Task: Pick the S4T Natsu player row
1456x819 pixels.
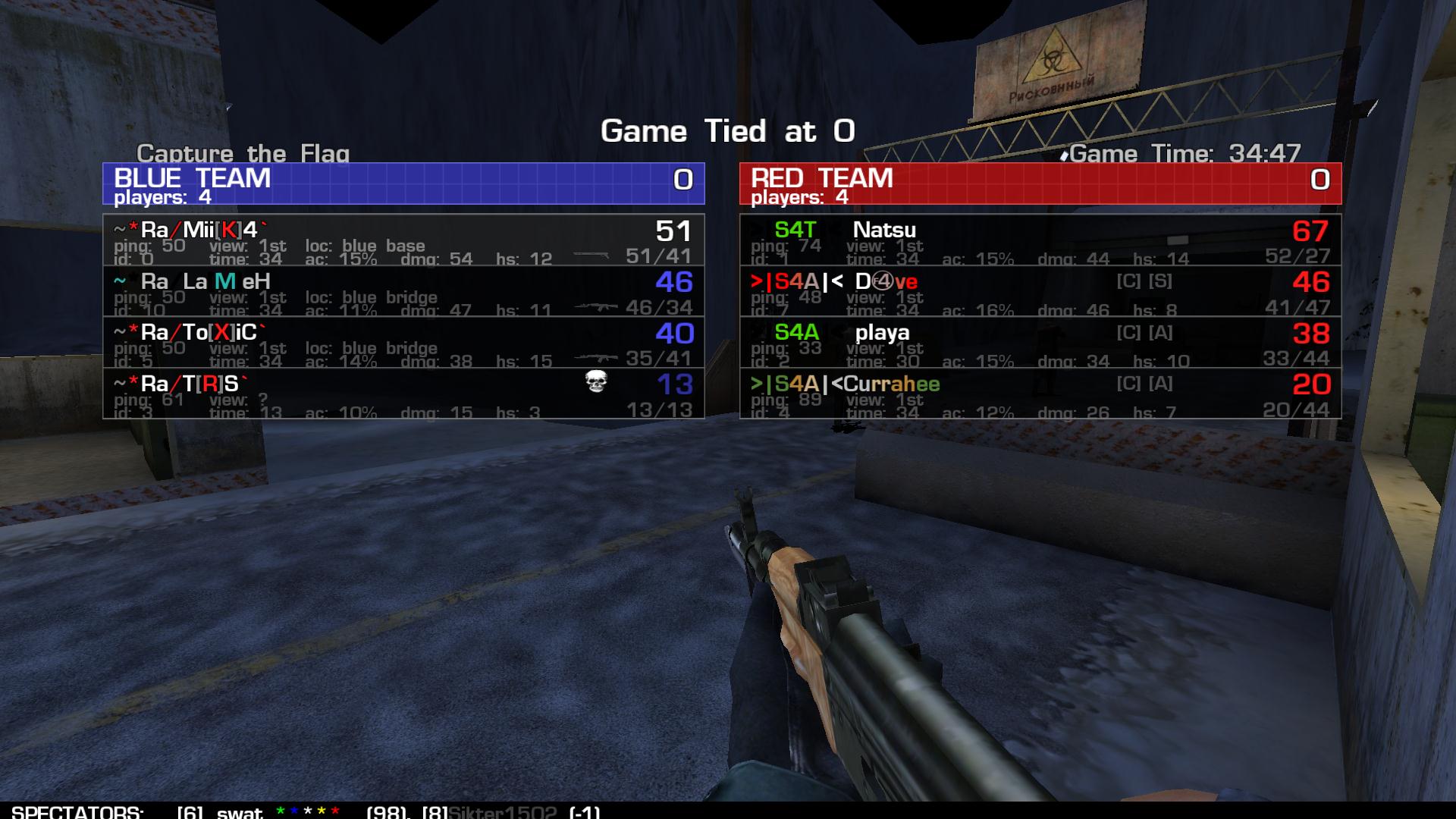Action: (x=1040, y=240)
